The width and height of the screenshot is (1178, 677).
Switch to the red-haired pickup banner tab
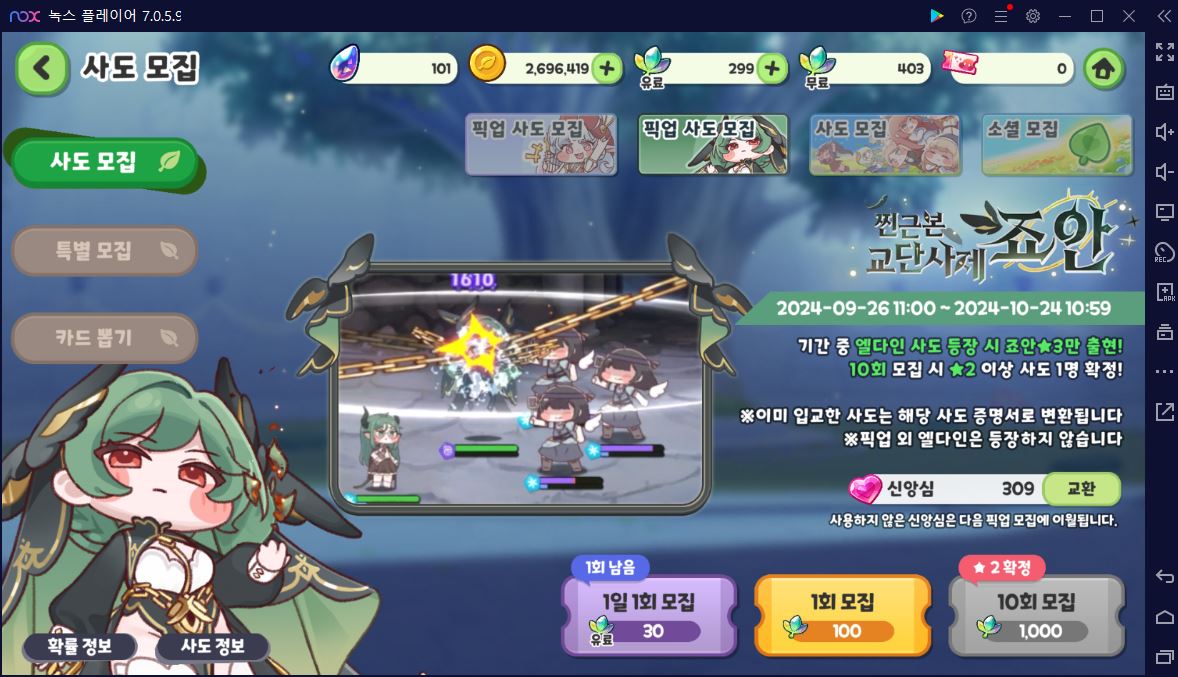coord(540,145)
